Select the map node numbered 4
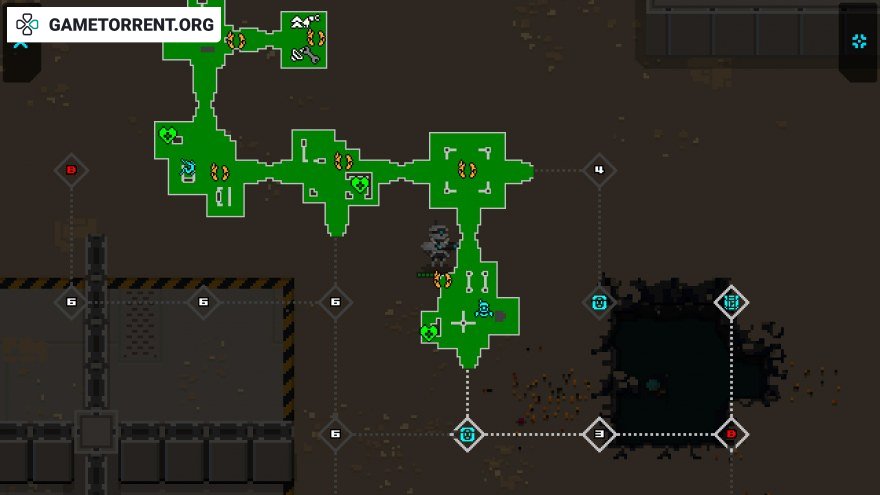 (x=599, y=170)
